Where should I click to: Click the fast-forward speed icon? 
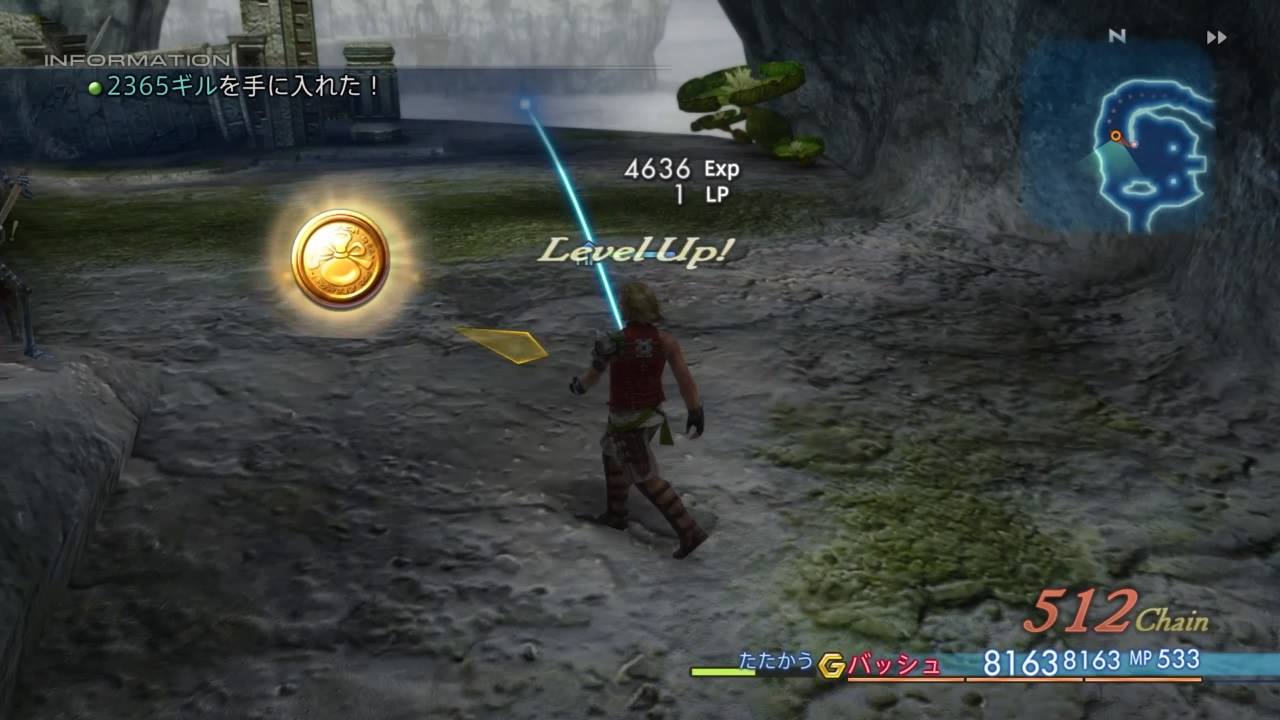[x=1216, y=38]
